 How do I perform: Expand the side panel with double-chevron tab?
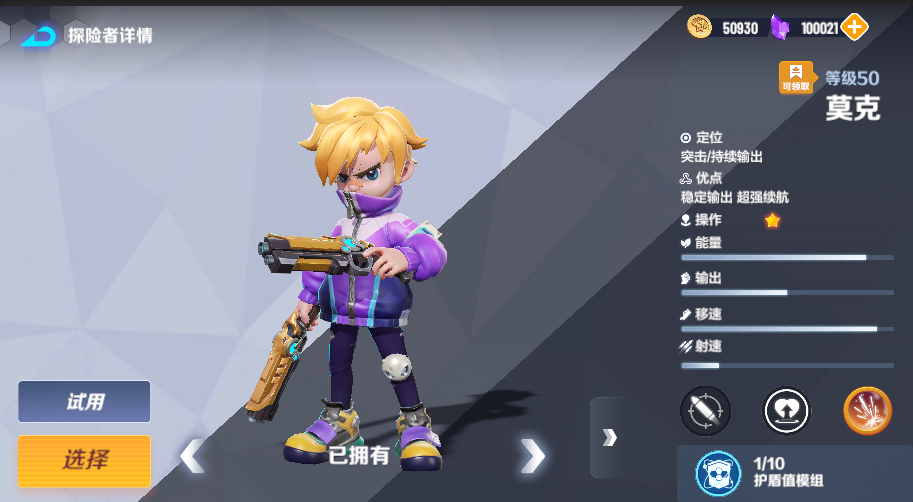point(609,437)
